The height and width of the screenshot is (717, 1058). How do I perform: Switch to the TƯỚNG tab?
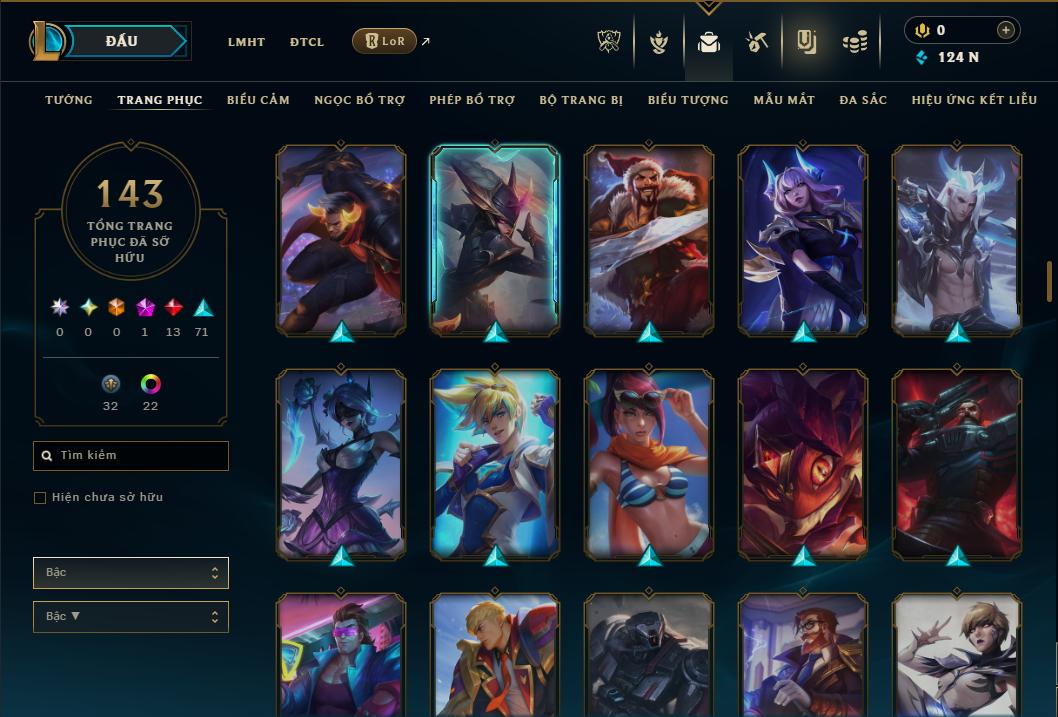tap(69, 100)
